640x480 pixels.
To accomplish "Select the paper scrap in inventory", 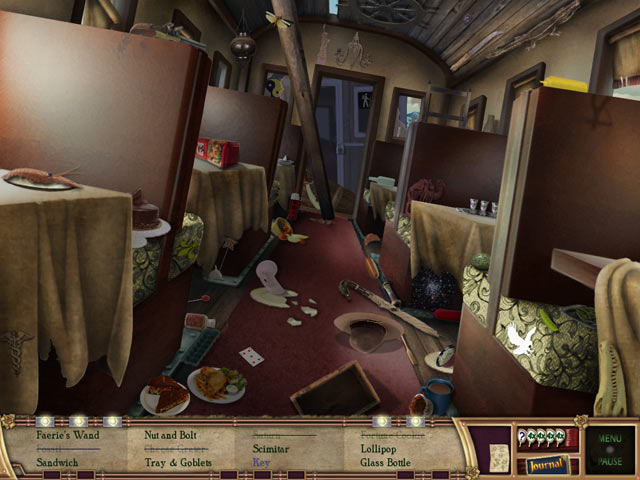I will tap(497, 458).
